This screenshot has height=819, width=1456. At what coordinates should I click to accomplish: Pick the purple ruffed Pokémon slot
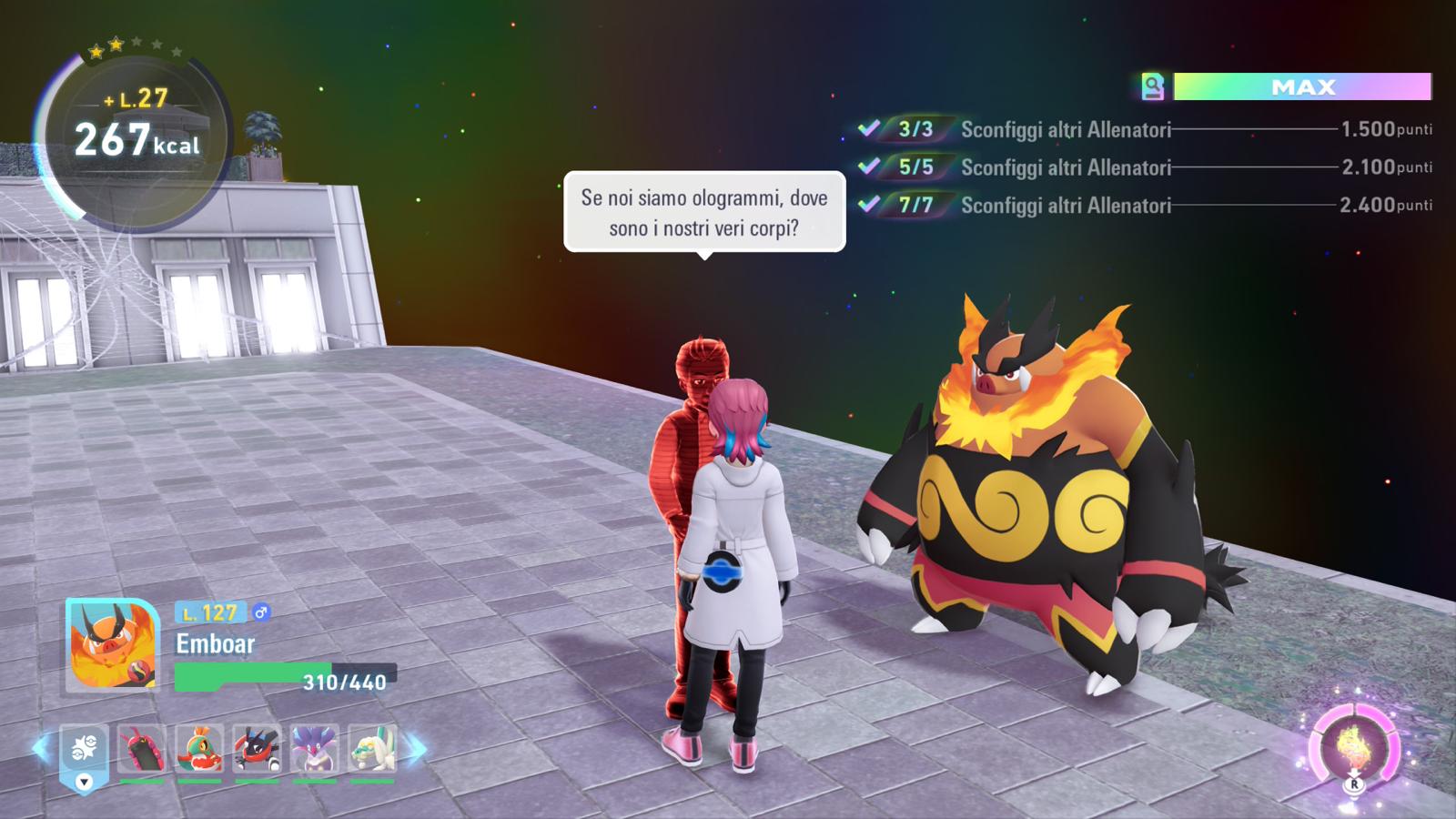tap(315, 748)
